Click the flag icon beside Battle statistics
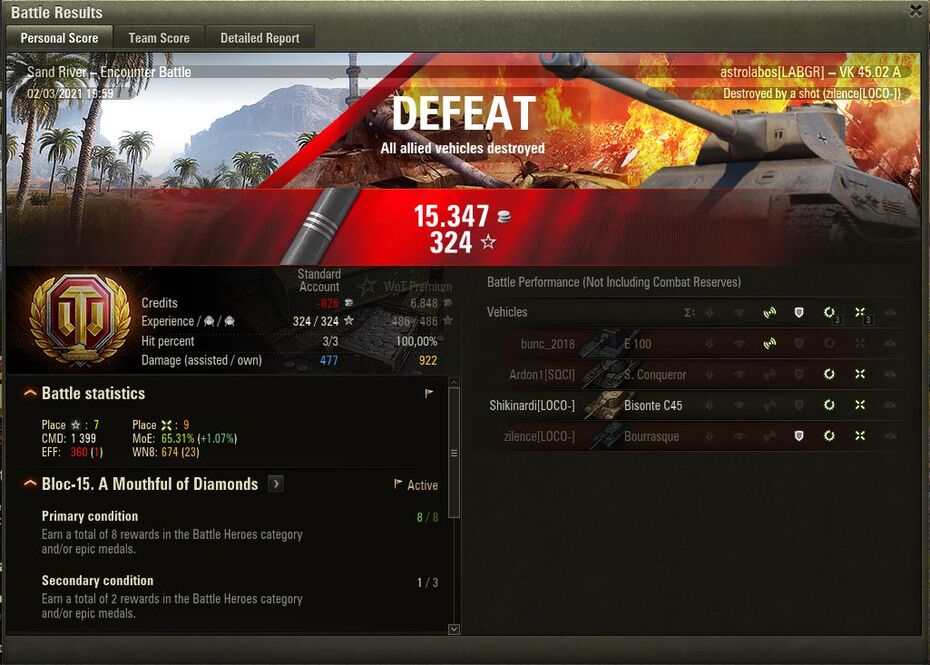Viewport: 930px width, 665px height. 429,394
